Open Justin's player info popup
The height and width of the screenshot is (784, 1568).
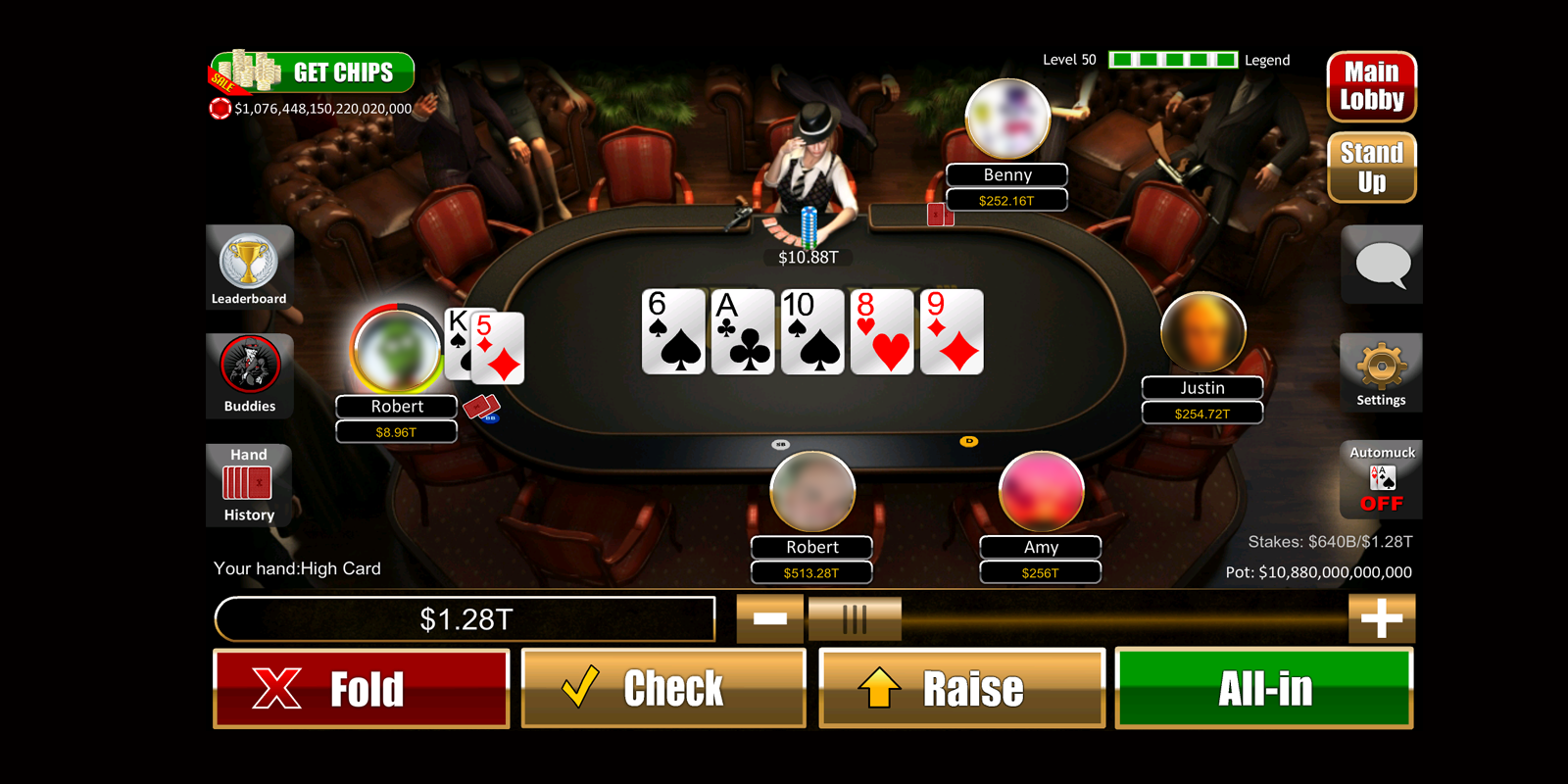[1202, 333]
